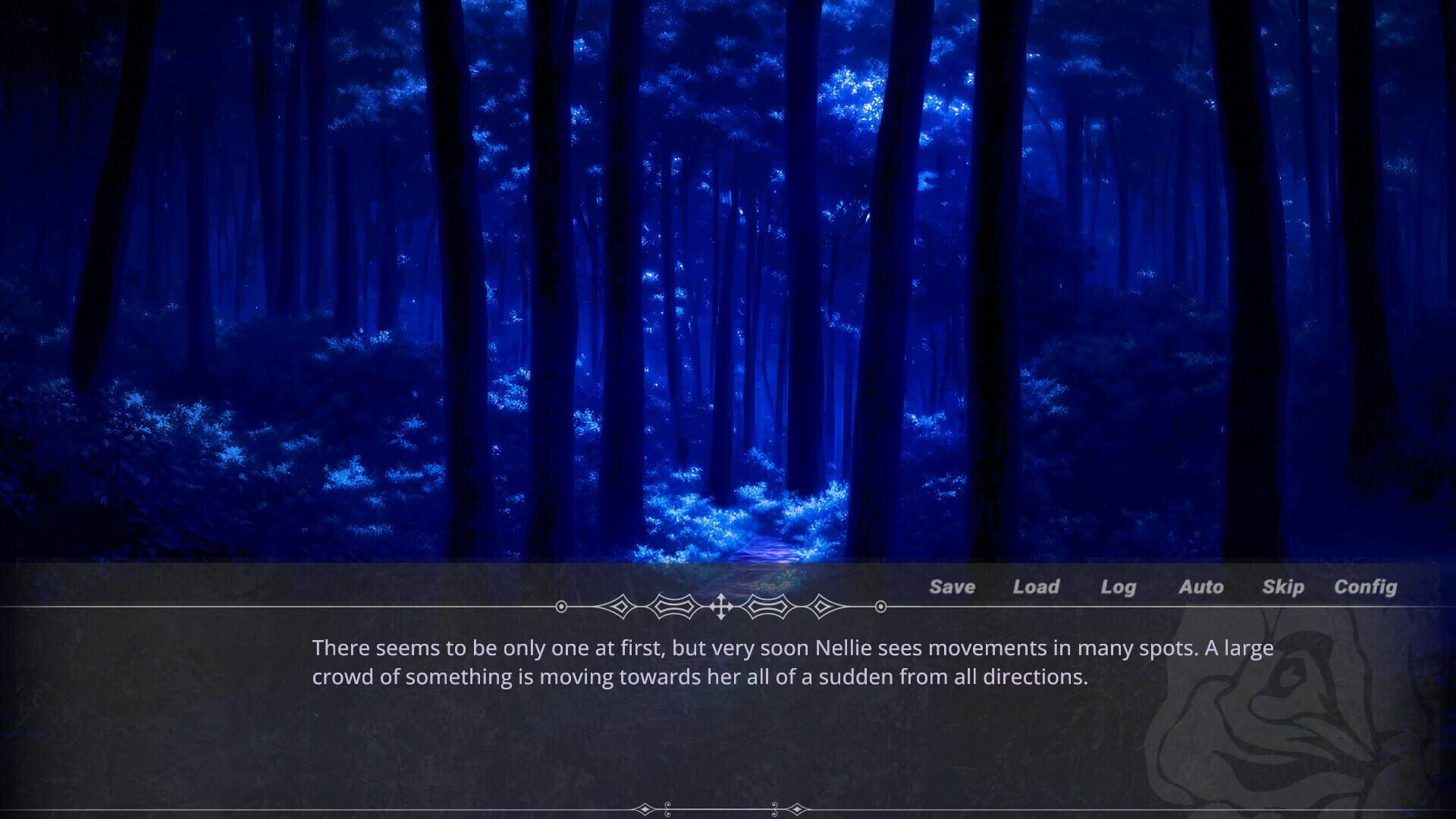Image resolution: width=1456 pixels, height=819 pixels.
Task: Open the Save menu
Action: pos(952,586)
